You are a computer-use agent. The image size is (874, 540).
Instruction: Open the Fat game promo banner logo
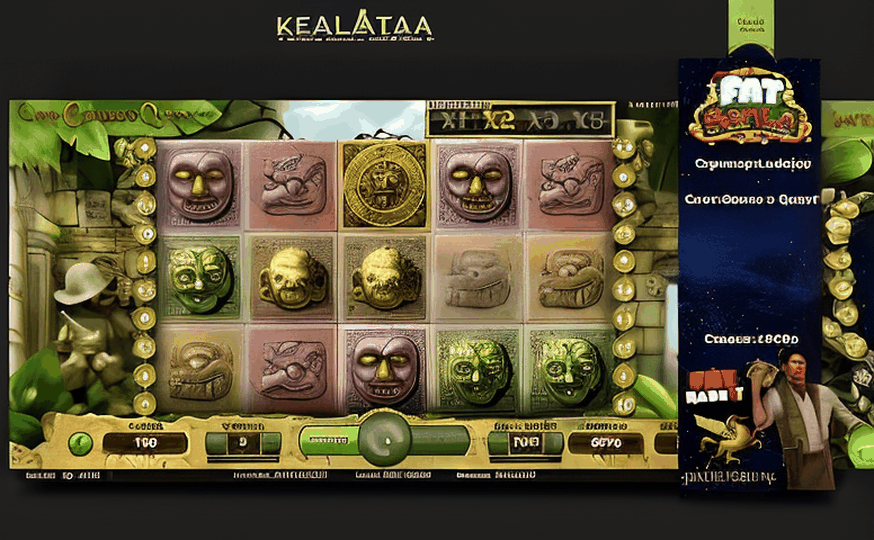click(748, 110)
